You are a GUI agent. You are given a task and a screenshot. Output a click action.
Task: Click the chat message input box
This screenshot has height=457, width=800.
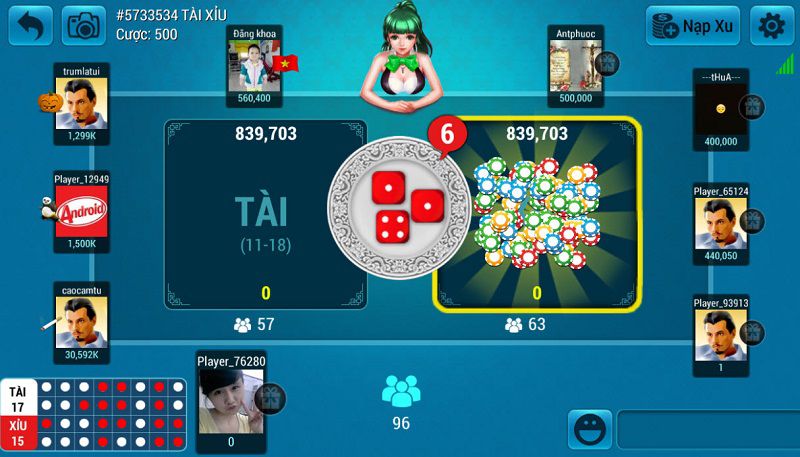707,430
